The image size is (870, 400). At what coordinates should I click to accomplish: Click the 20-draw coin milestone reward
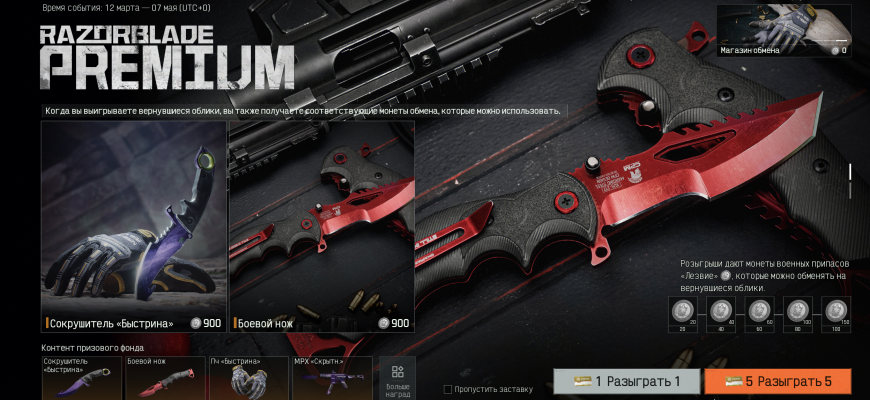click(684, 312)
